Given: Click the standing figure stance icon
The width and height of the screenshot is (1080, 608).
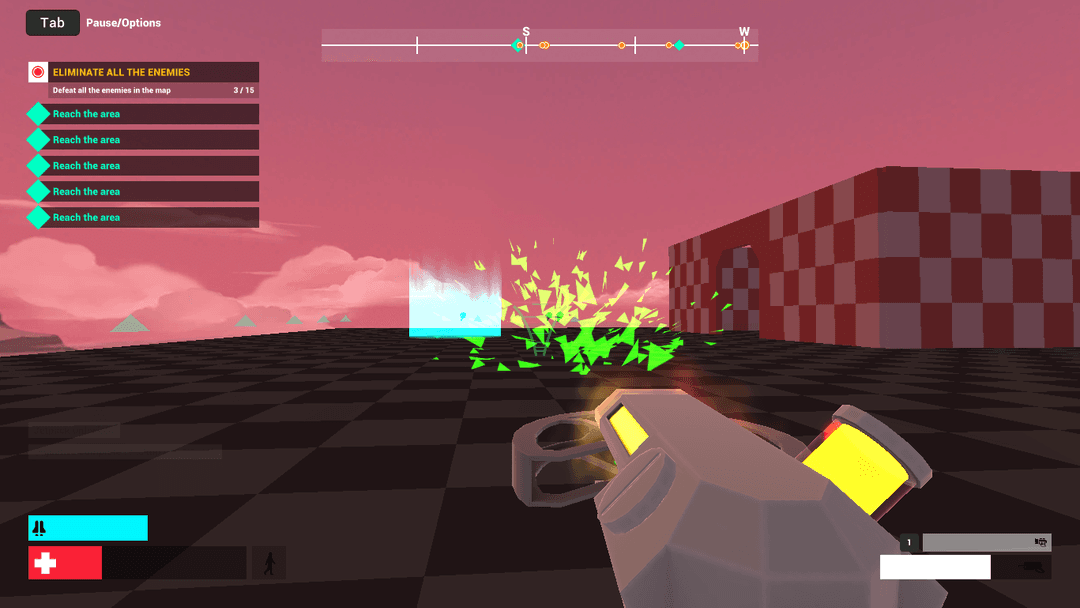Looking at the screenshot, I should 269,563.
